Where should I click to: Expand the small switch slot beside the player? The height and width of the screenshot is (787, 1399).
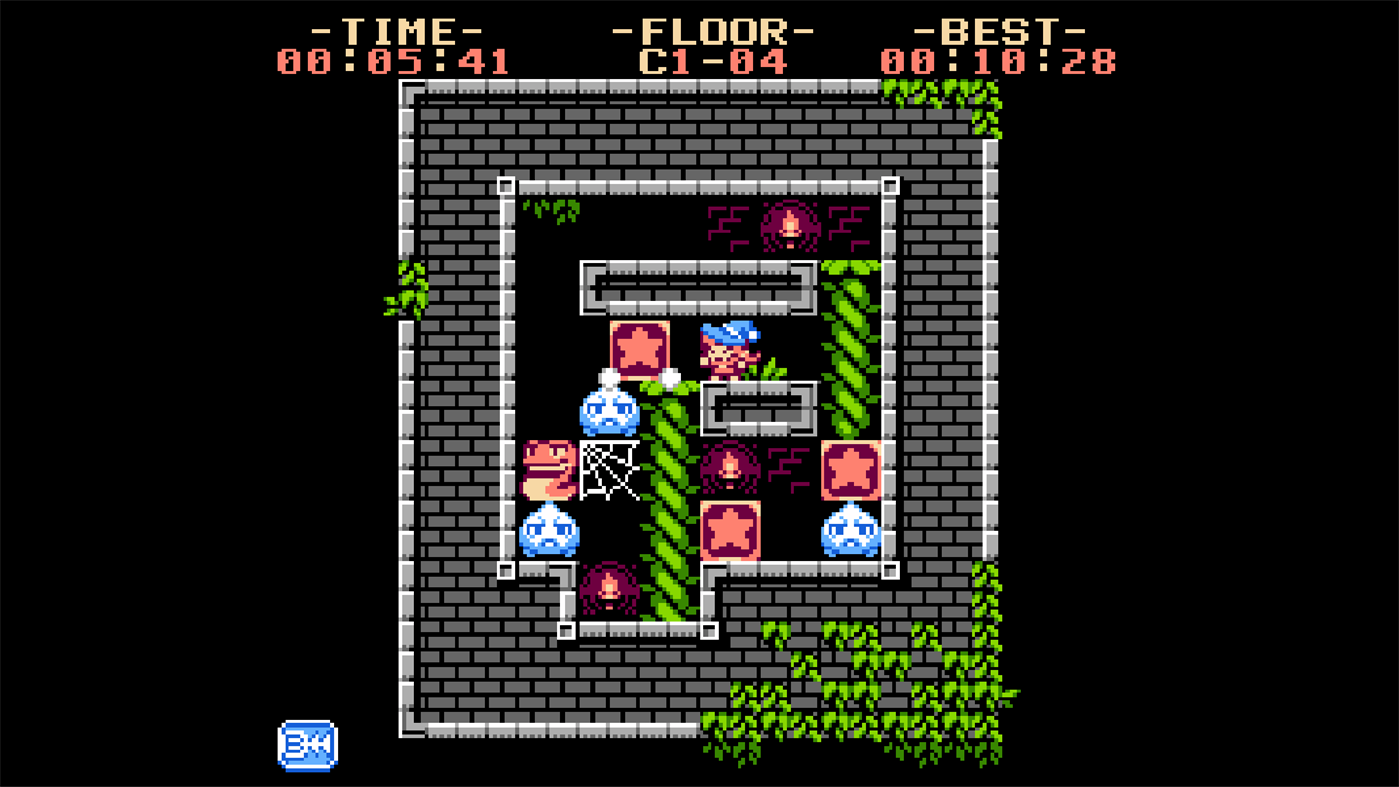coord(758,407)
